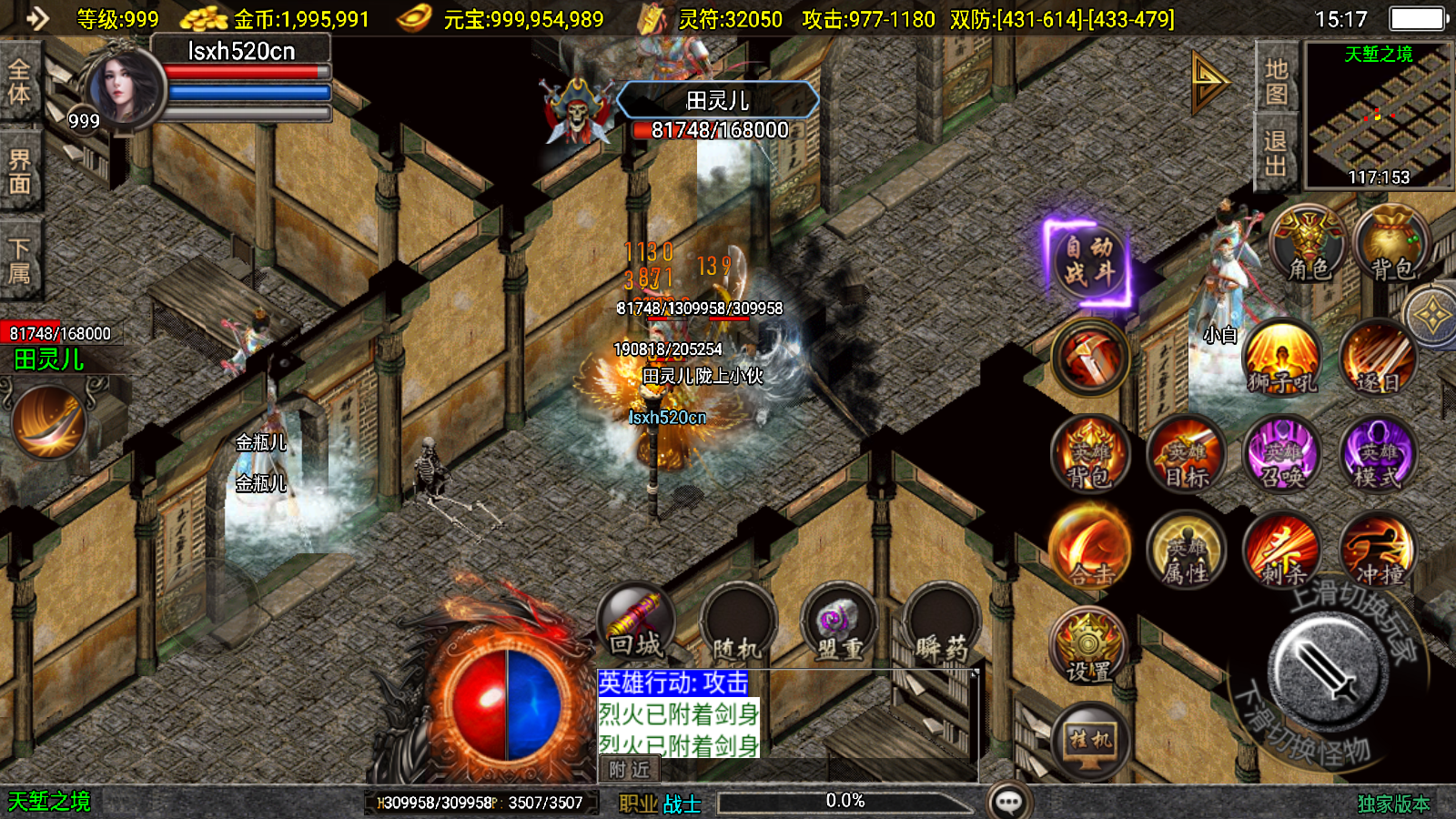The image size is (1456, 819).
Task: Use the 回城 town return scroll
Action: click(636, 622)
